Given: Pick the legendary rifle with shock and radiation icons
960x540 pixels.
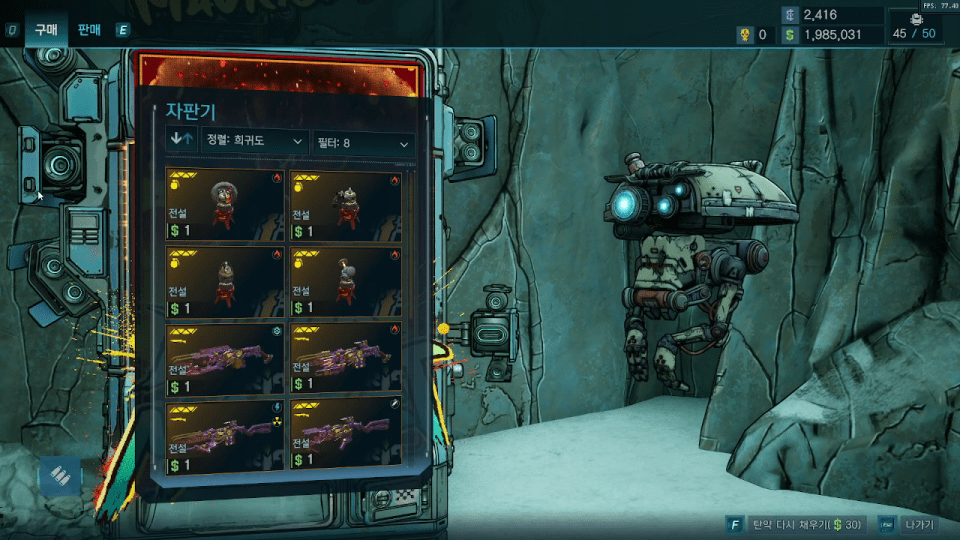Looking at the screenshot, I should [224, 436].
